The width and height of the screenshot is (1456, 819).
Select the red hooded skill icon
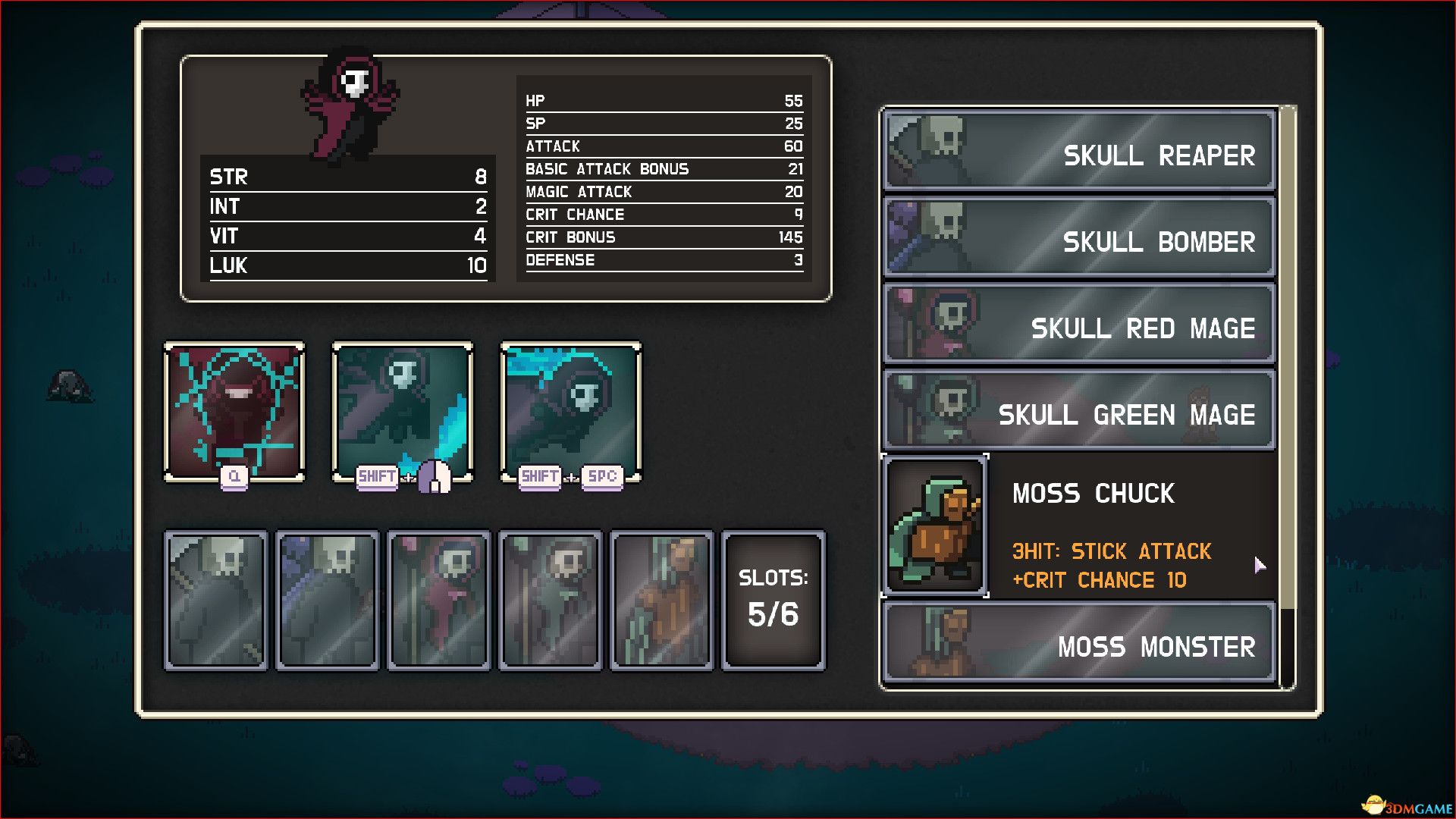pos(234,411)
